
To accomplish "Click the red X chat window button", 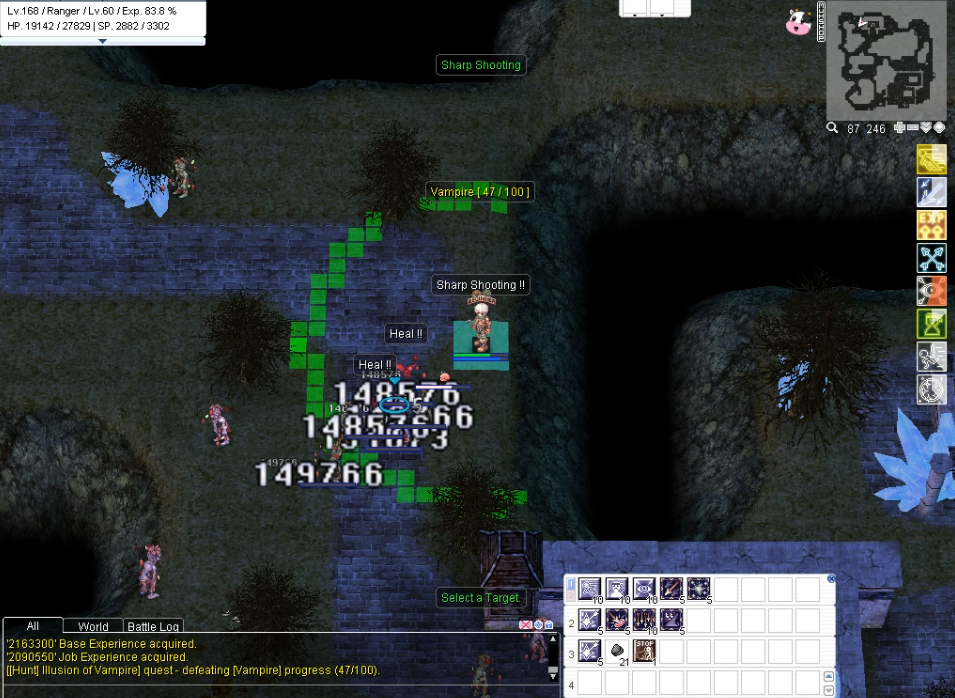I will (524, 625).
